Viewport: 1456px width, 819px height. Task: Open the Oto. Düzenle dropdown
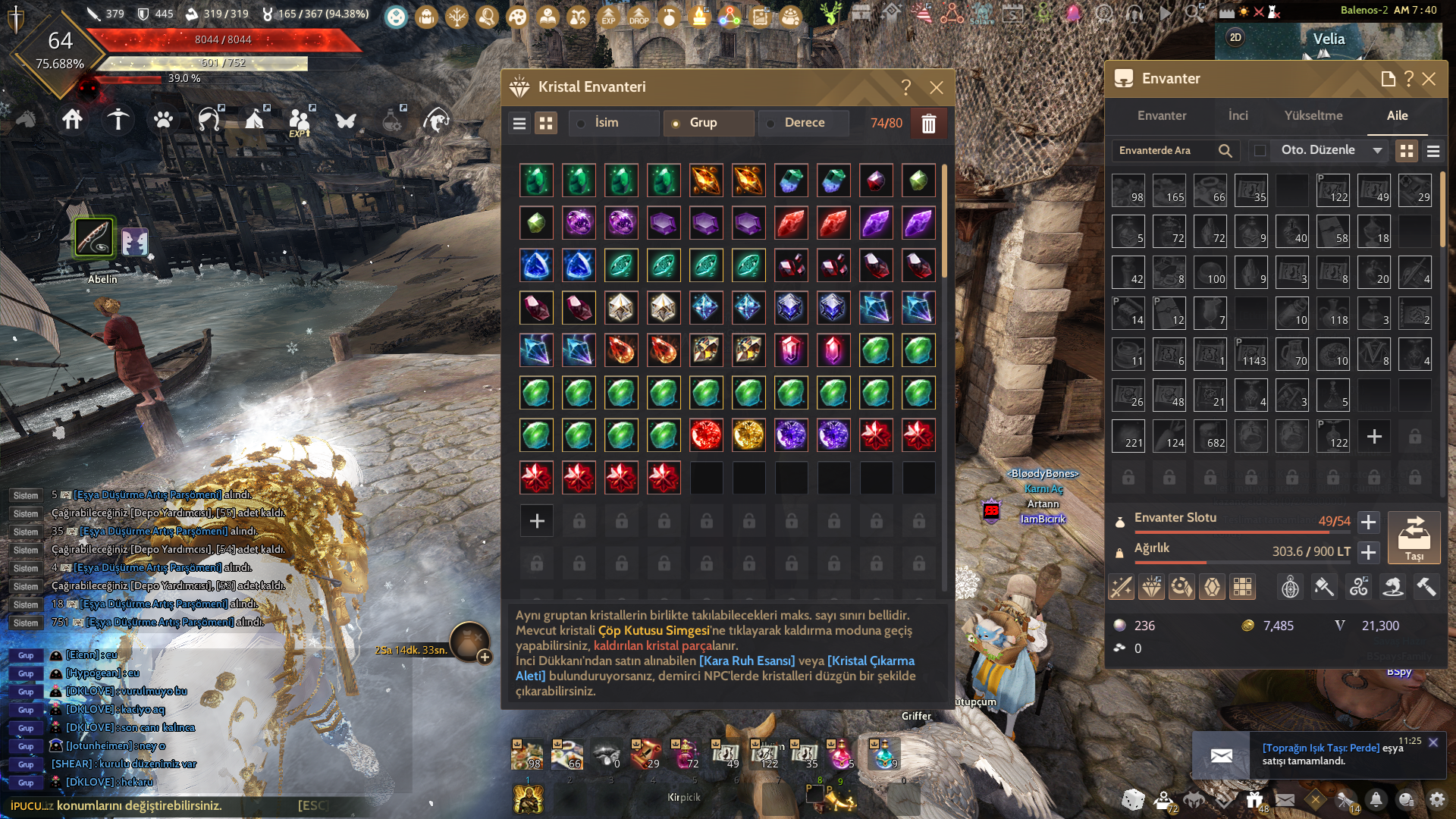(1328, 150)
